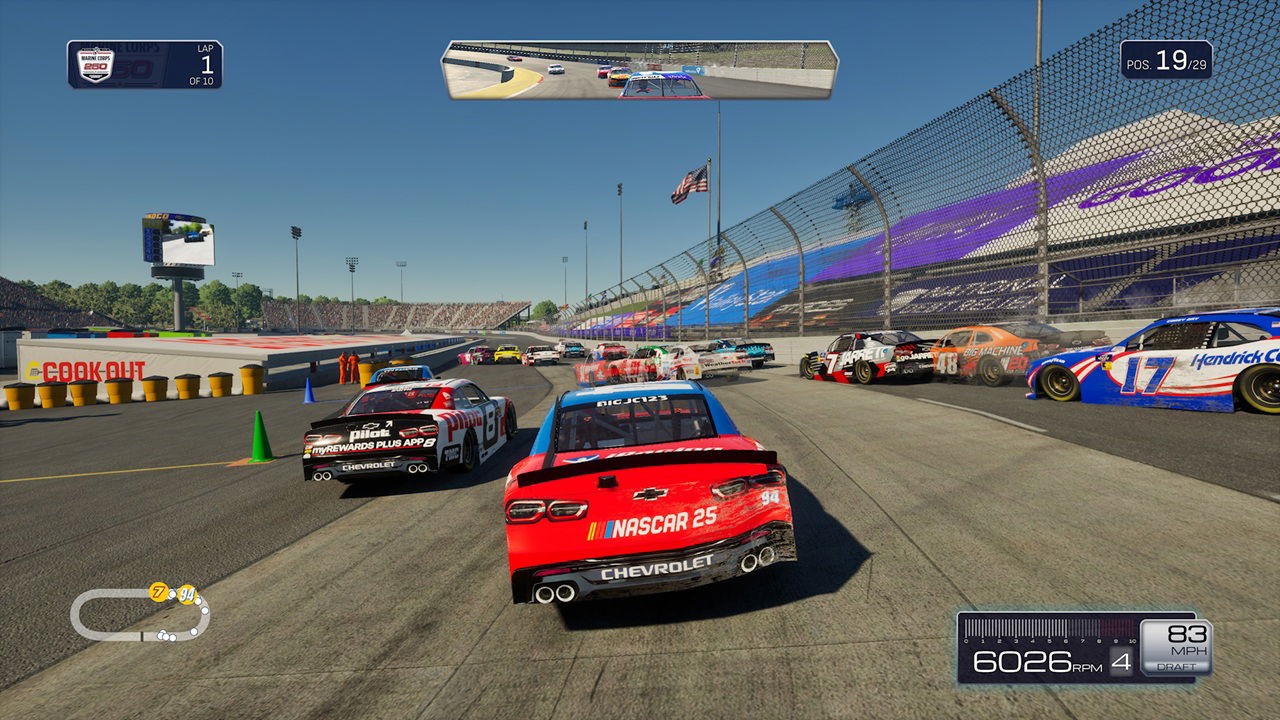Click the oval track minimap

point(139,614)
